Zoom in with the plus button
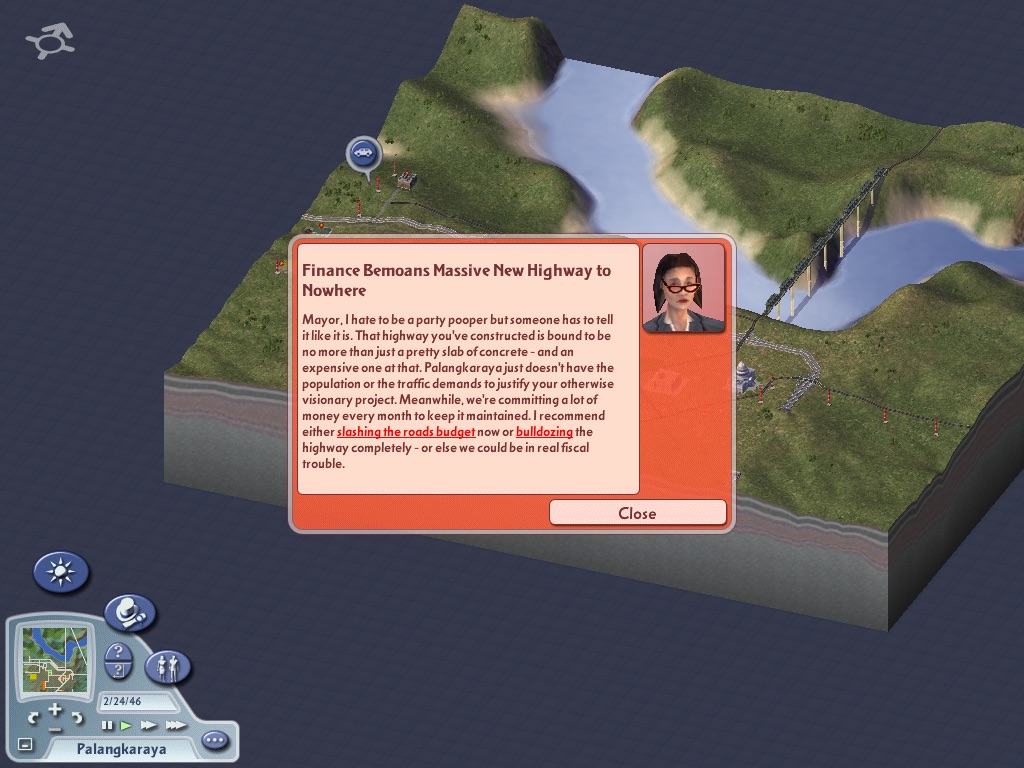 54,709
